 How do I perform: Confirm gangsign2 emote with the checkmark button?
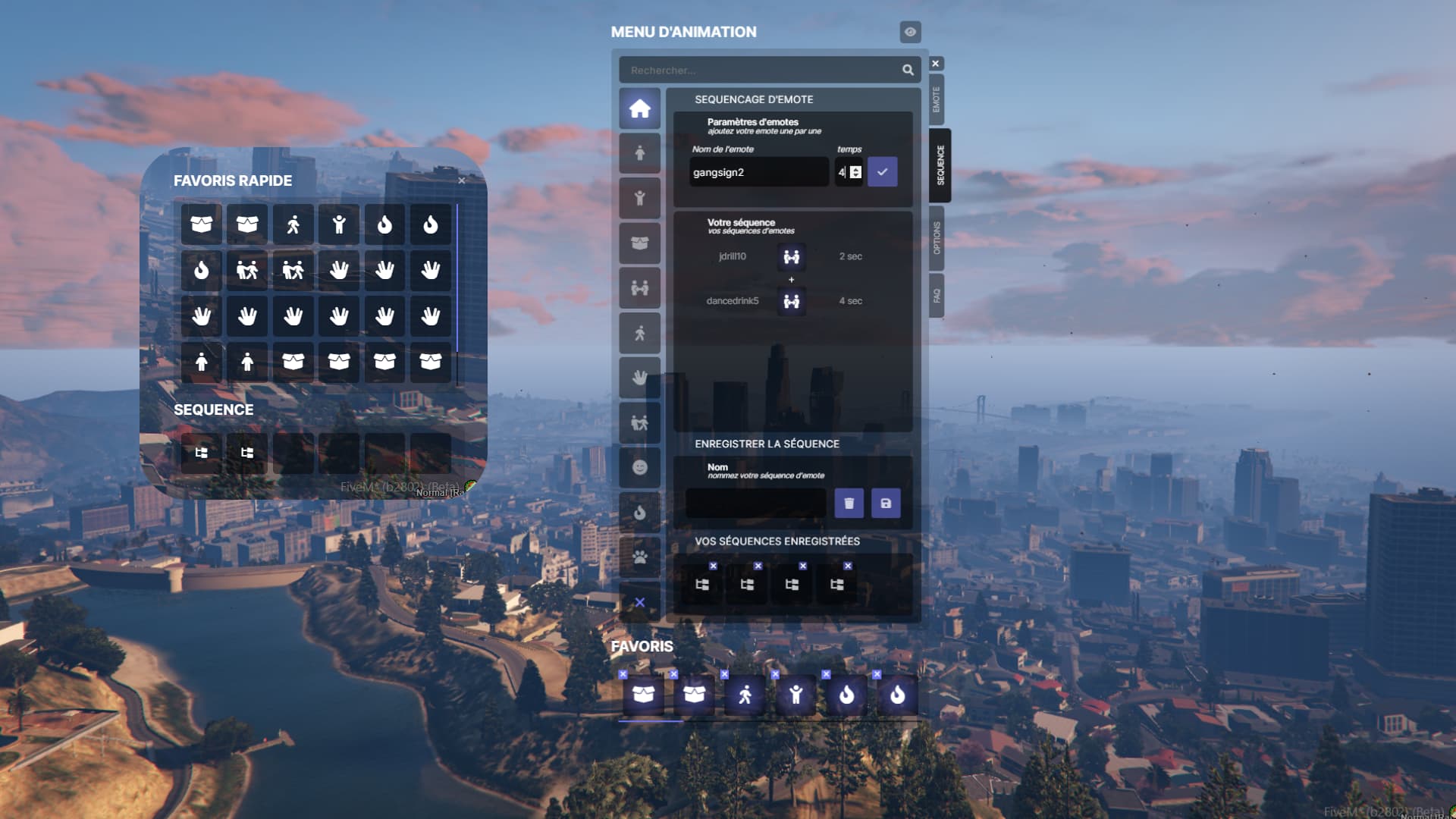(882, 172)
